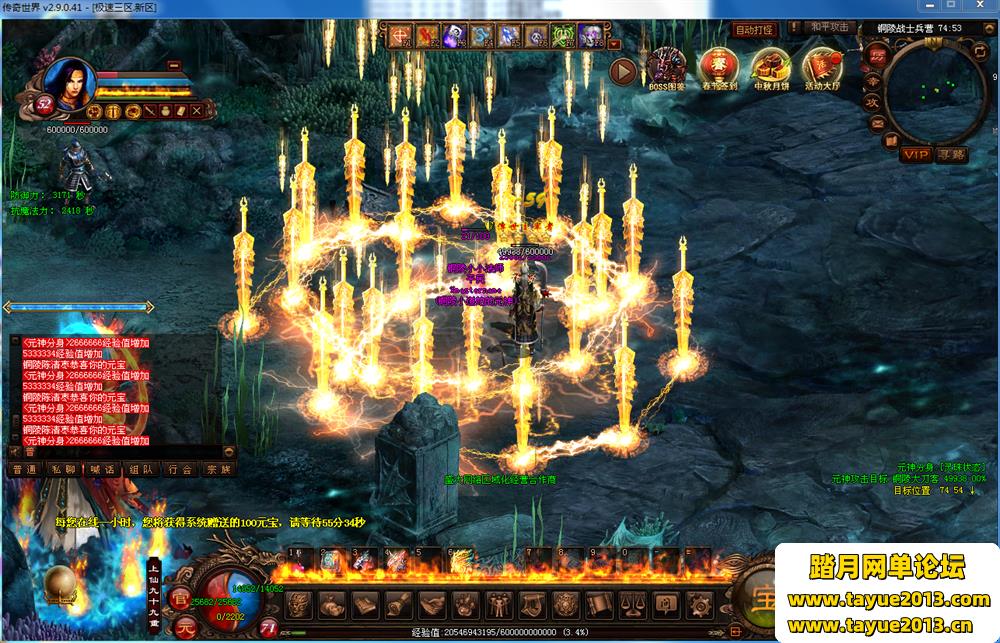Open the gear settings icon in bottom bar
The image size is (1000, 643).
click(699, 605)
